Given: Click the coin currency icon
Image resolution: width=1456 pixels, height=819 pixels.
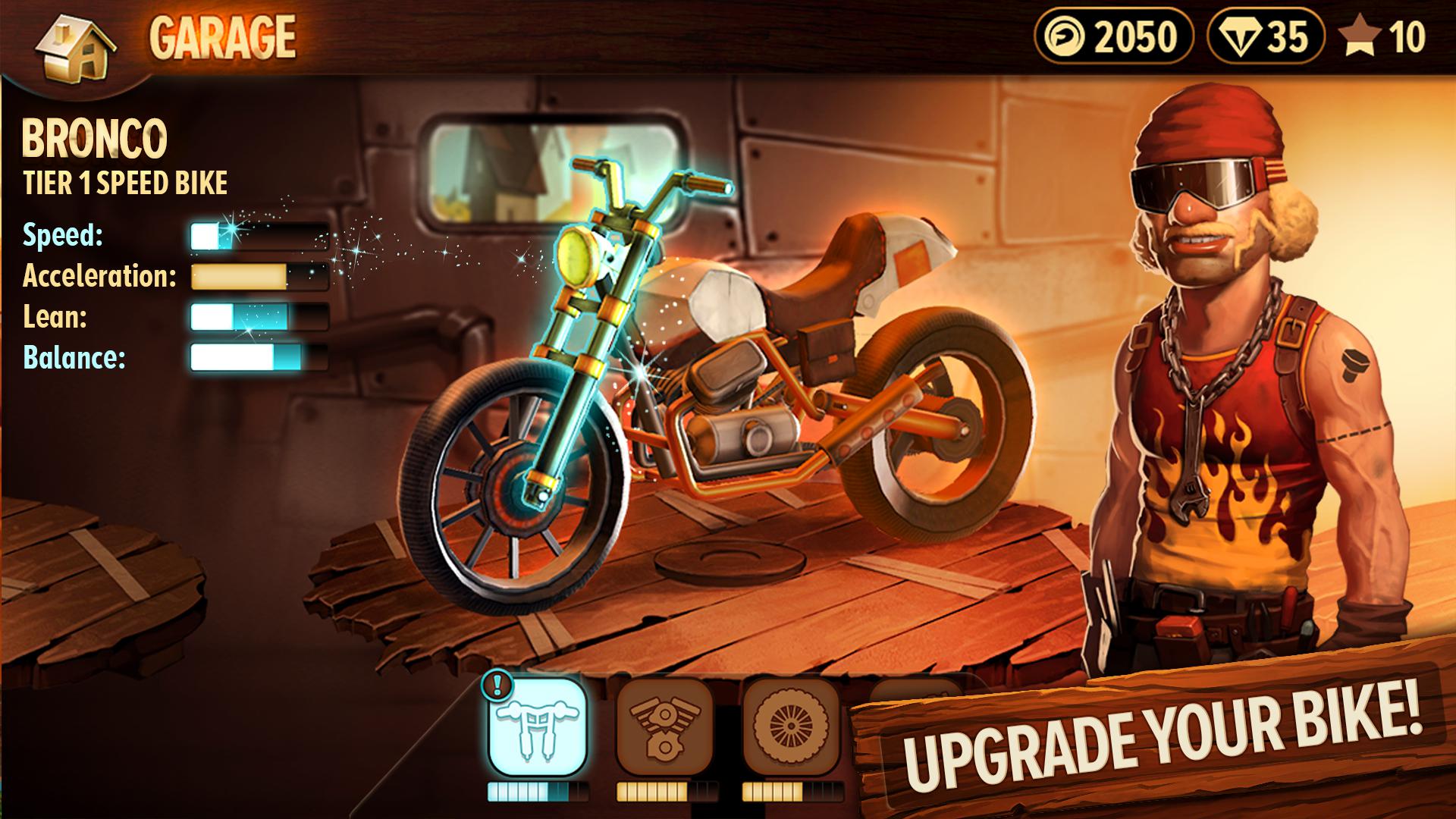Looking at the screenshot, I should tap(1065, 34).
